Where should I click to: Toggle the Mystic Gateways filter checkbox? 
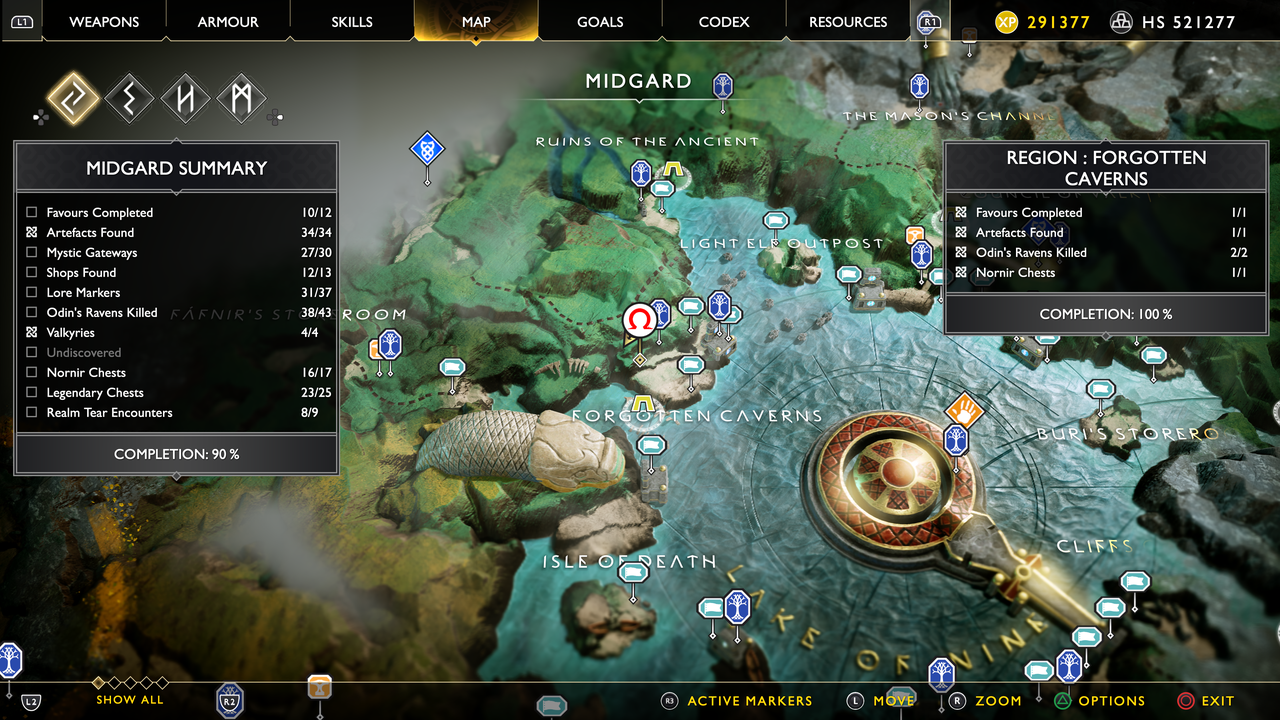pyautogui.click(x=32, y=252)
